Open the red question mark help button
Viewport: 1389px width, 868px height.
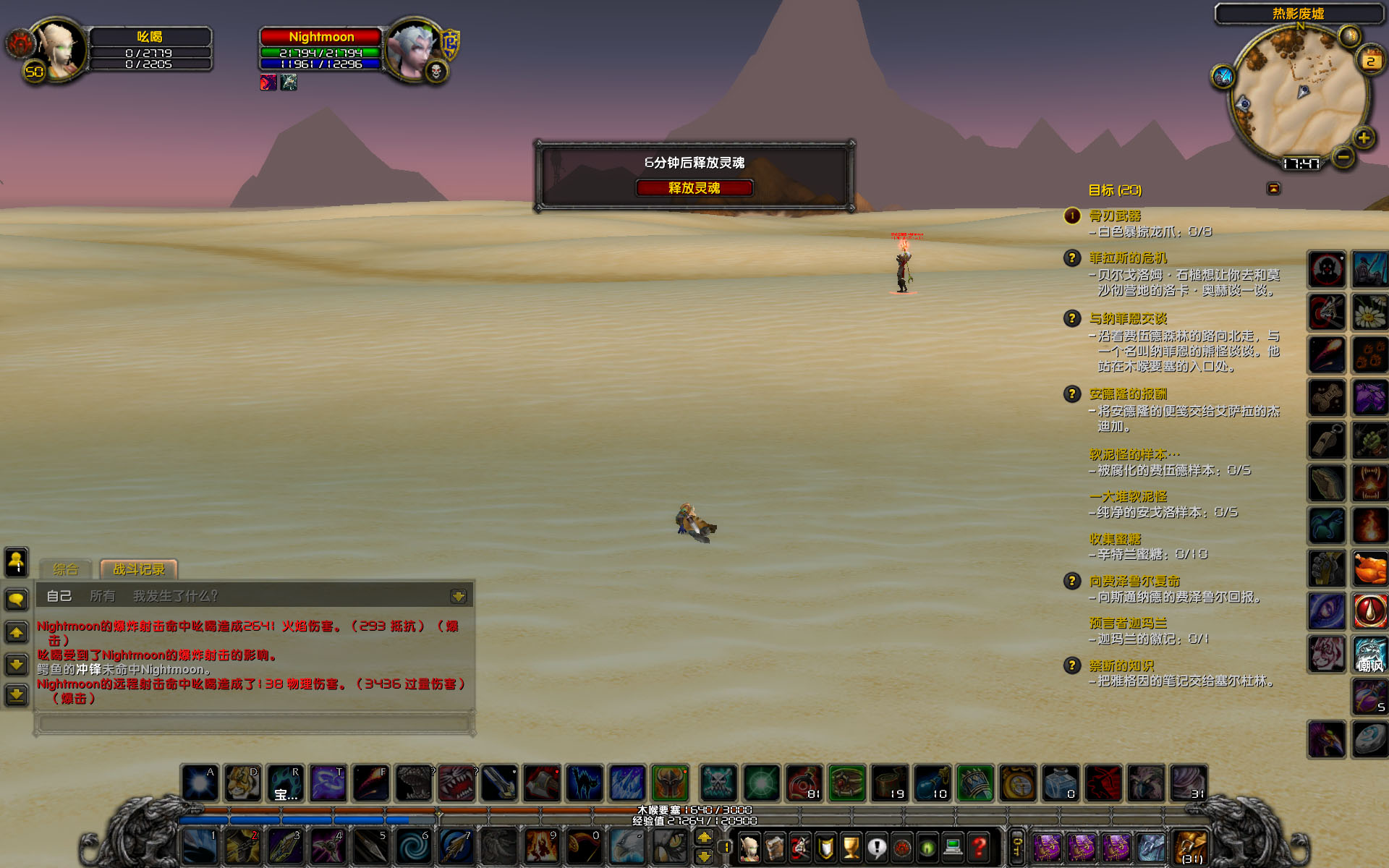click(980, 846)
